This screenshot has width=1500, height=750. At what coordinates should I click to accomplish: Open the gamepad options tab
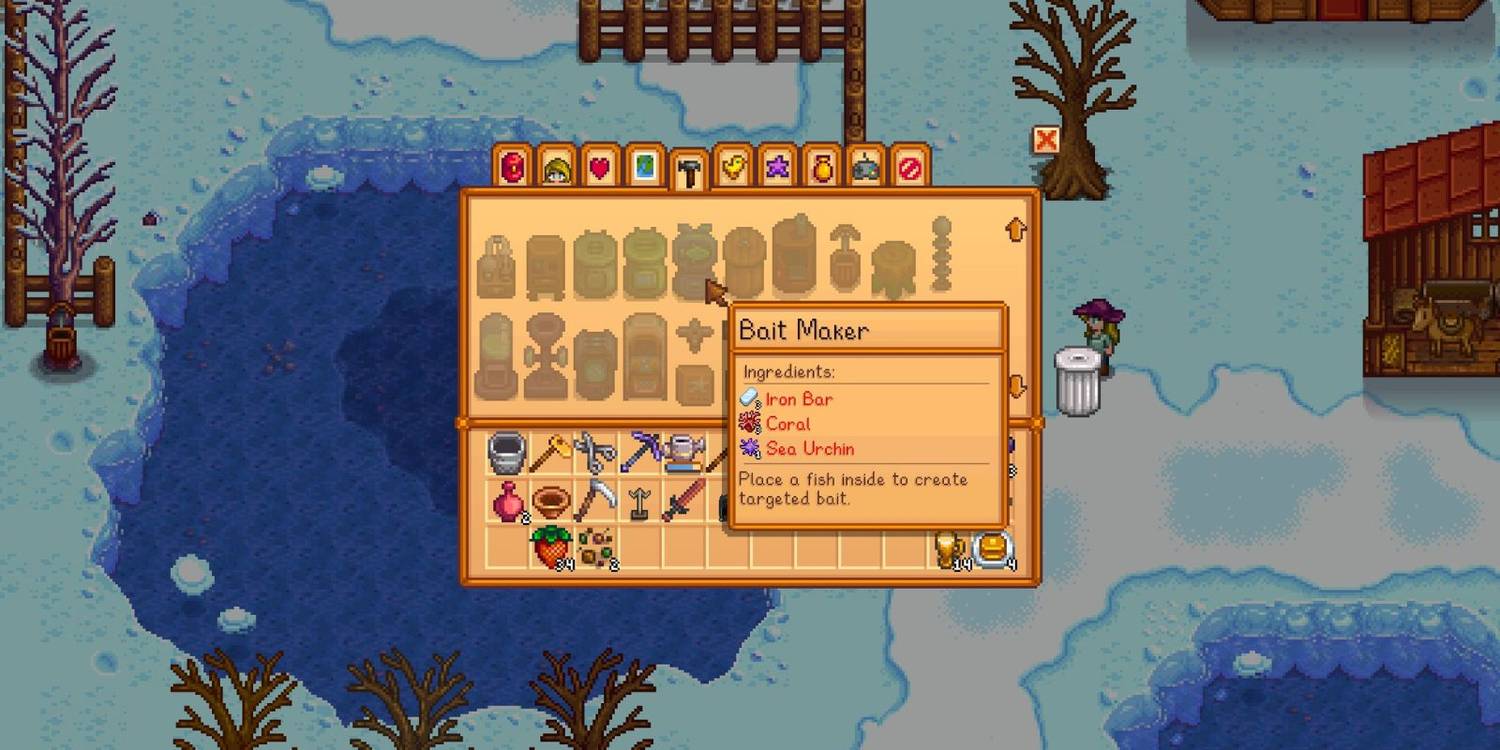865,168
